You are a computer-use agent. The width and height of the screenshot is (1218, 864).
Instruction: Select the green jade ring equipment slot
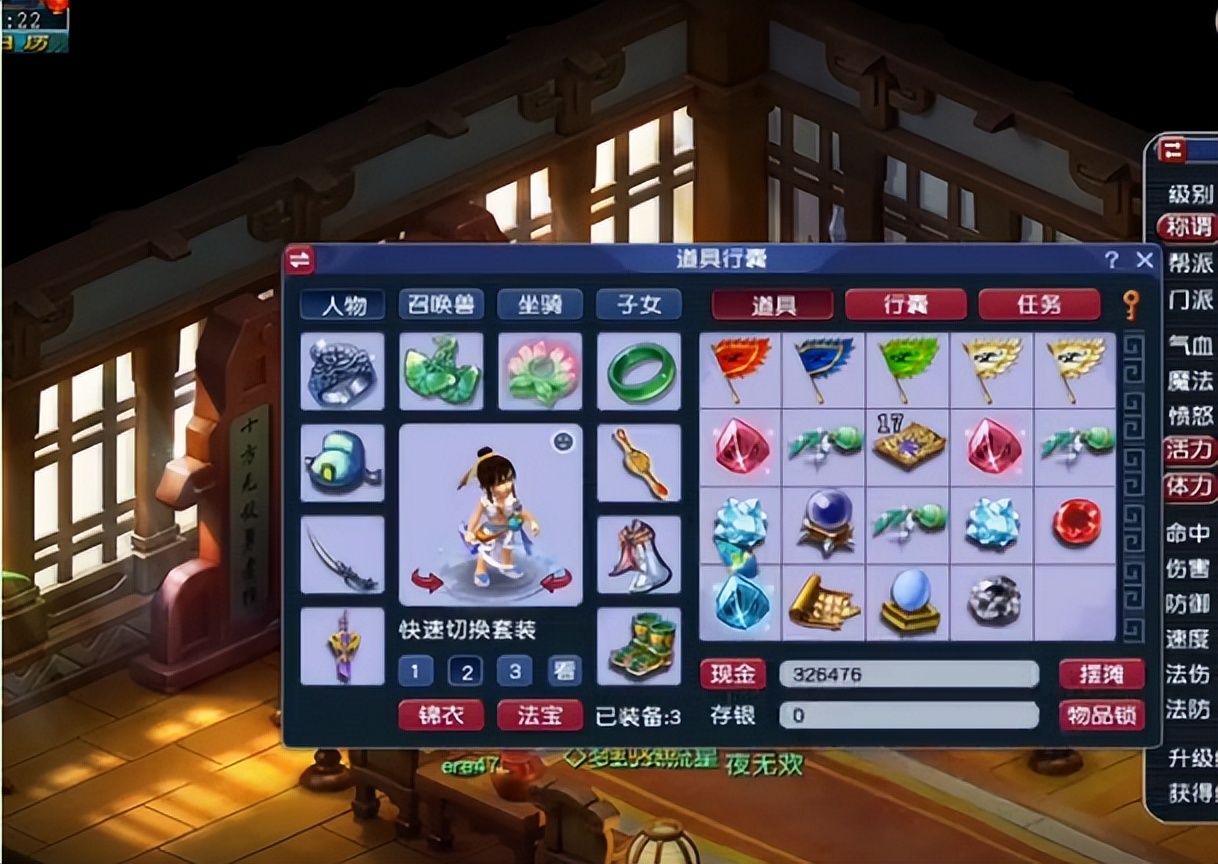click(x=638, y=371)
